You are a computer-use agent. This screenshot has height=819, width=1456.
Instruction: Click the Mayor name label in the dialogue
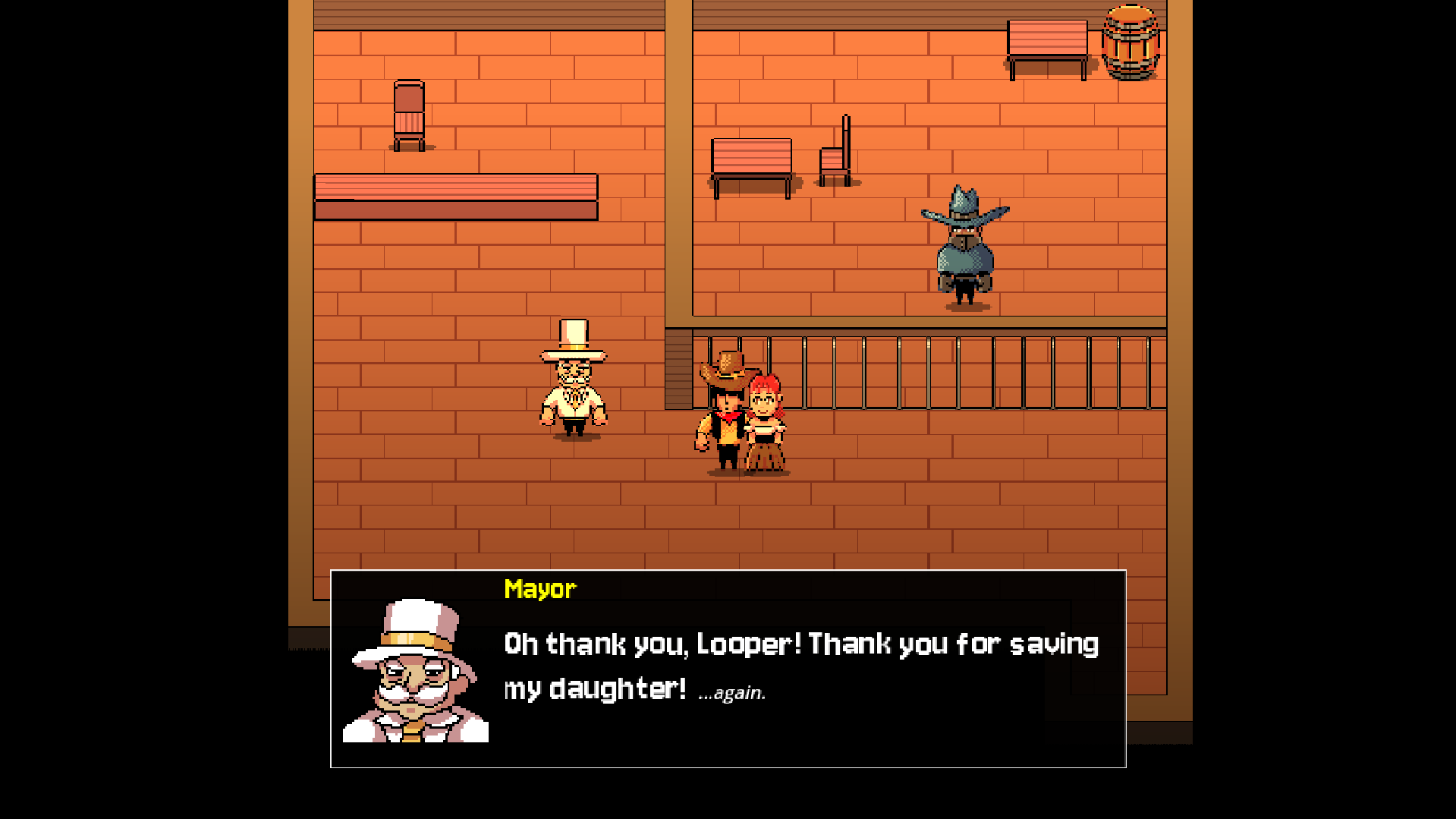pyautogui.click(x=539, y=588)
